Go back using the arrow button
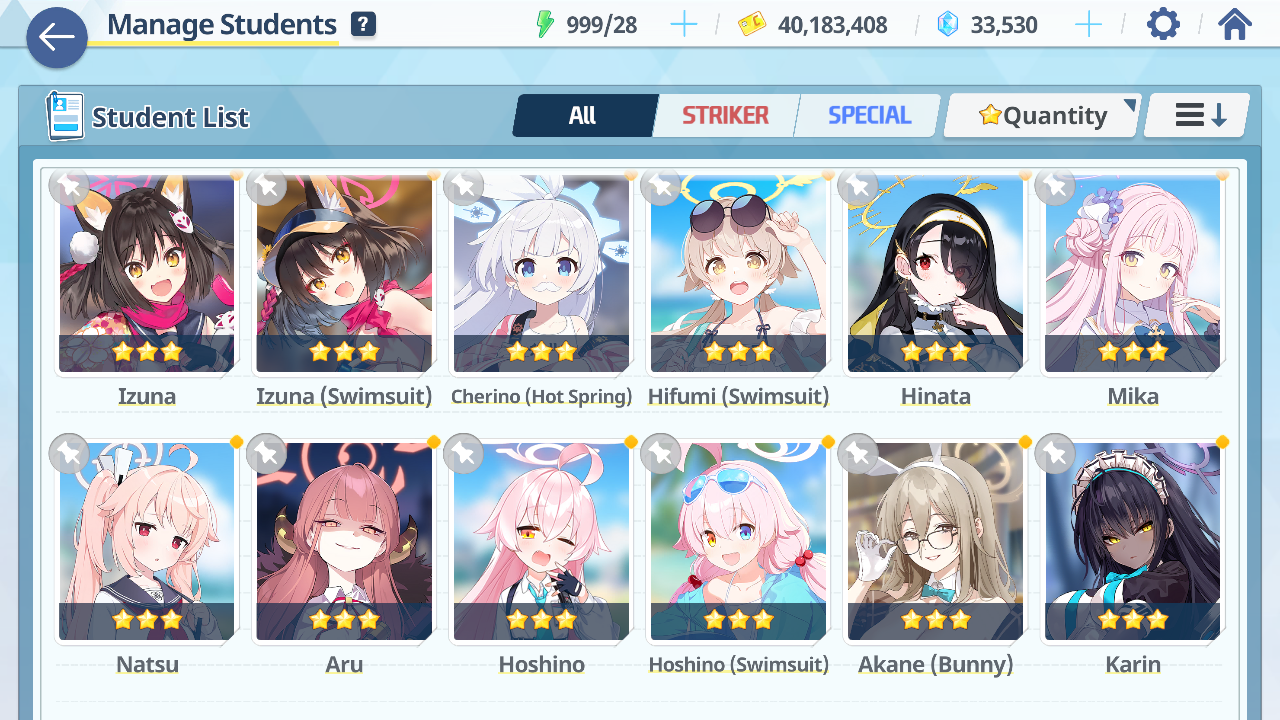Image resolution: width=1280 pixels, height=720 pixels. [57, 38]
